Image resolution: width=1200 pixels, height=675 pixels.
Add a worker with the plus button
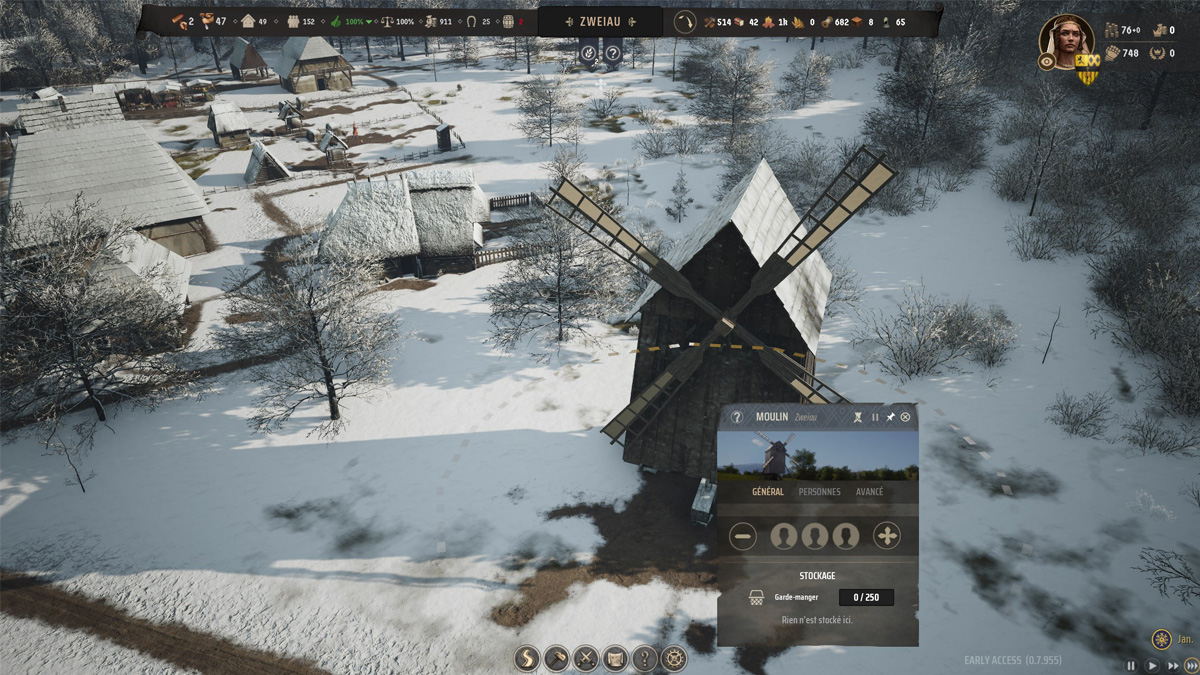[x=887, y=536]
